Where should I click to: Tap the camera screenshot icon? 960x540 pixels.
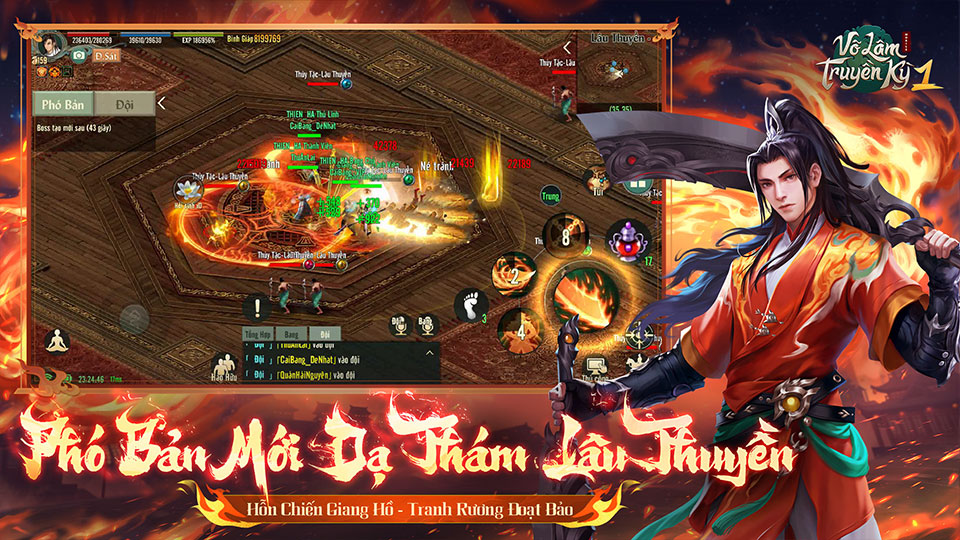[x=77, y=57]
